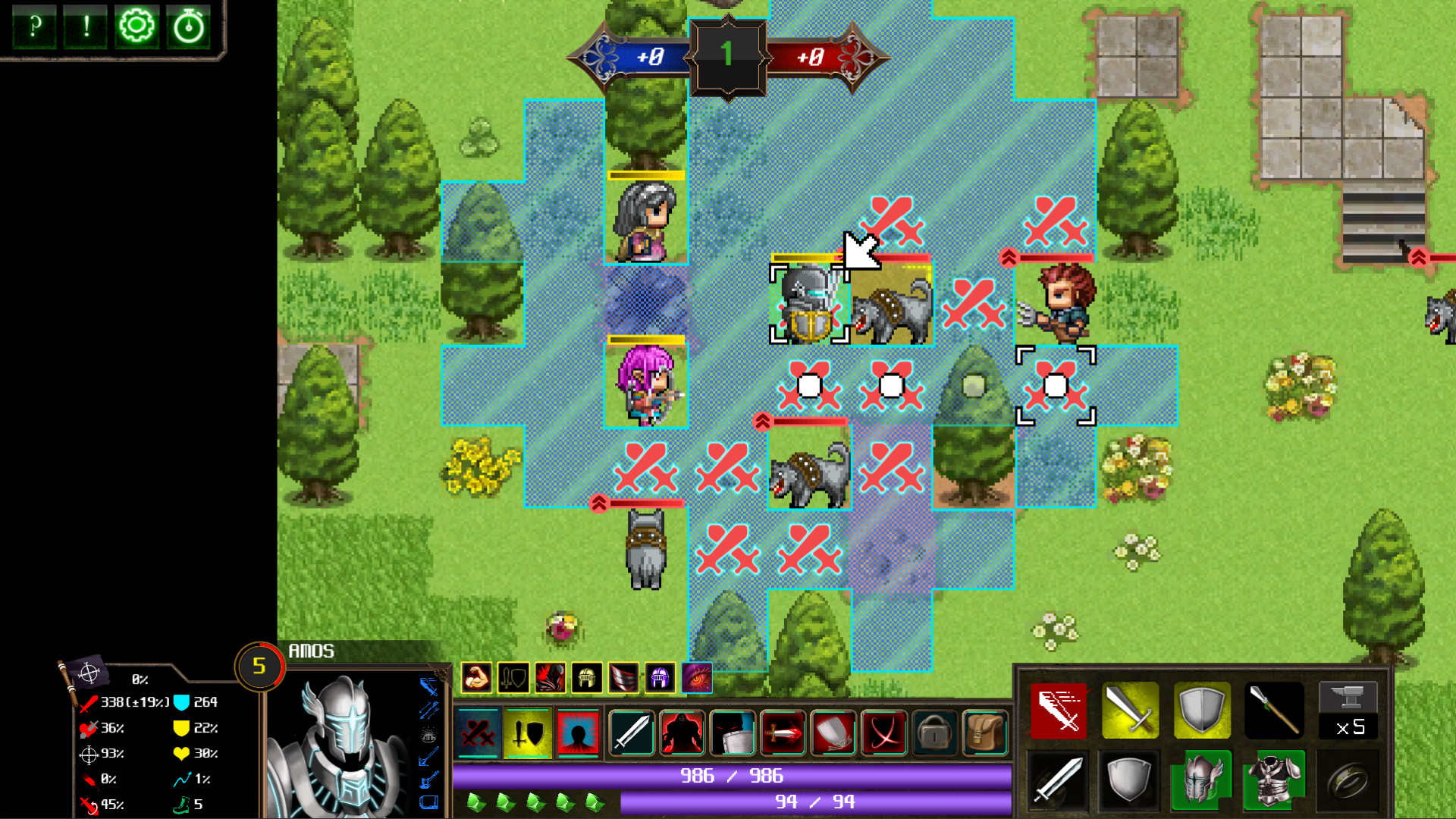The height and width of the screenshot is (819, 1456).
Task: Click the locked skill slot
Action: pyautogui.click(x=933, y=733)
